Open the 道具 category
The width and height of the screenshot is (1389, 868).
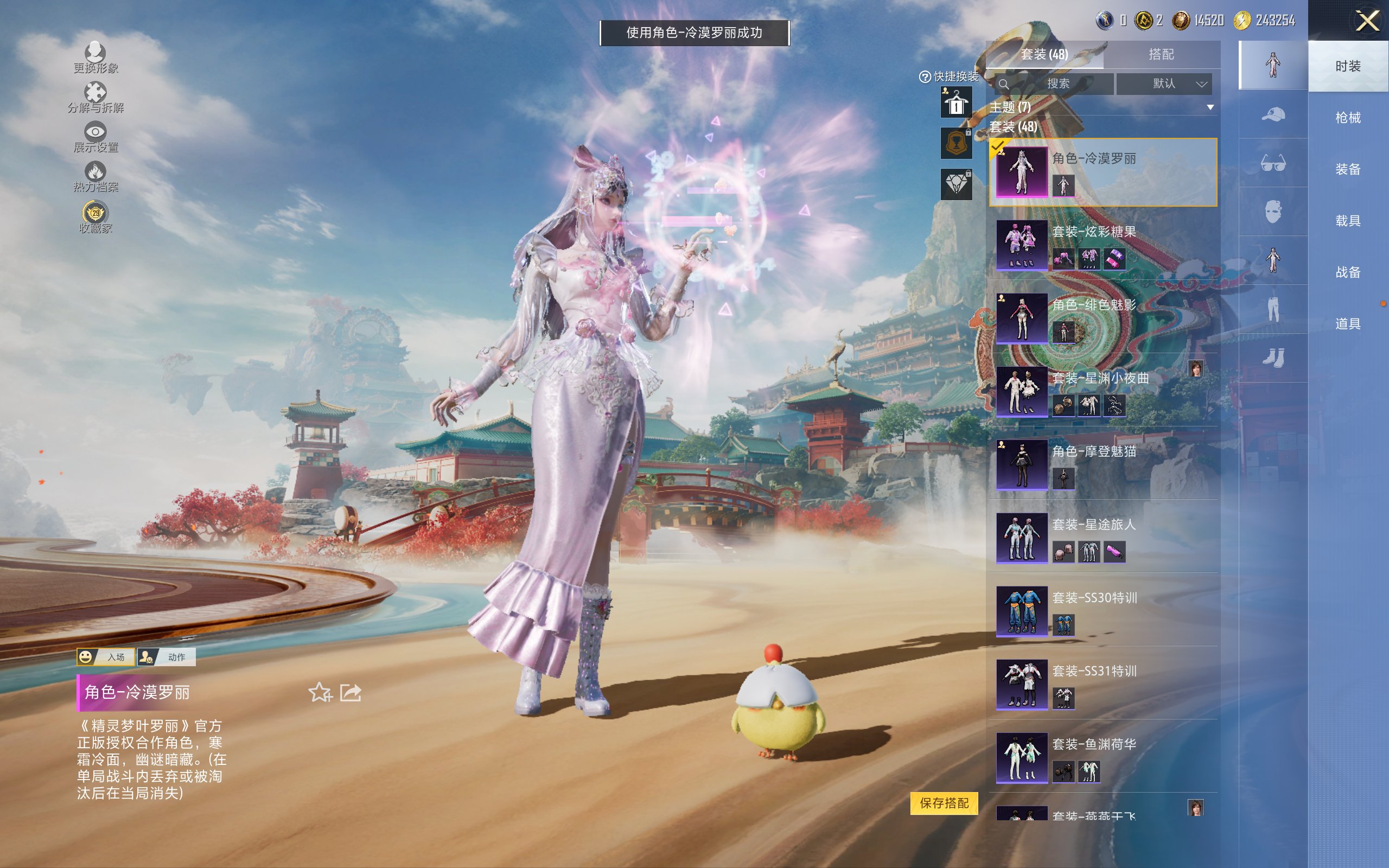click(x=1348, y=324)
